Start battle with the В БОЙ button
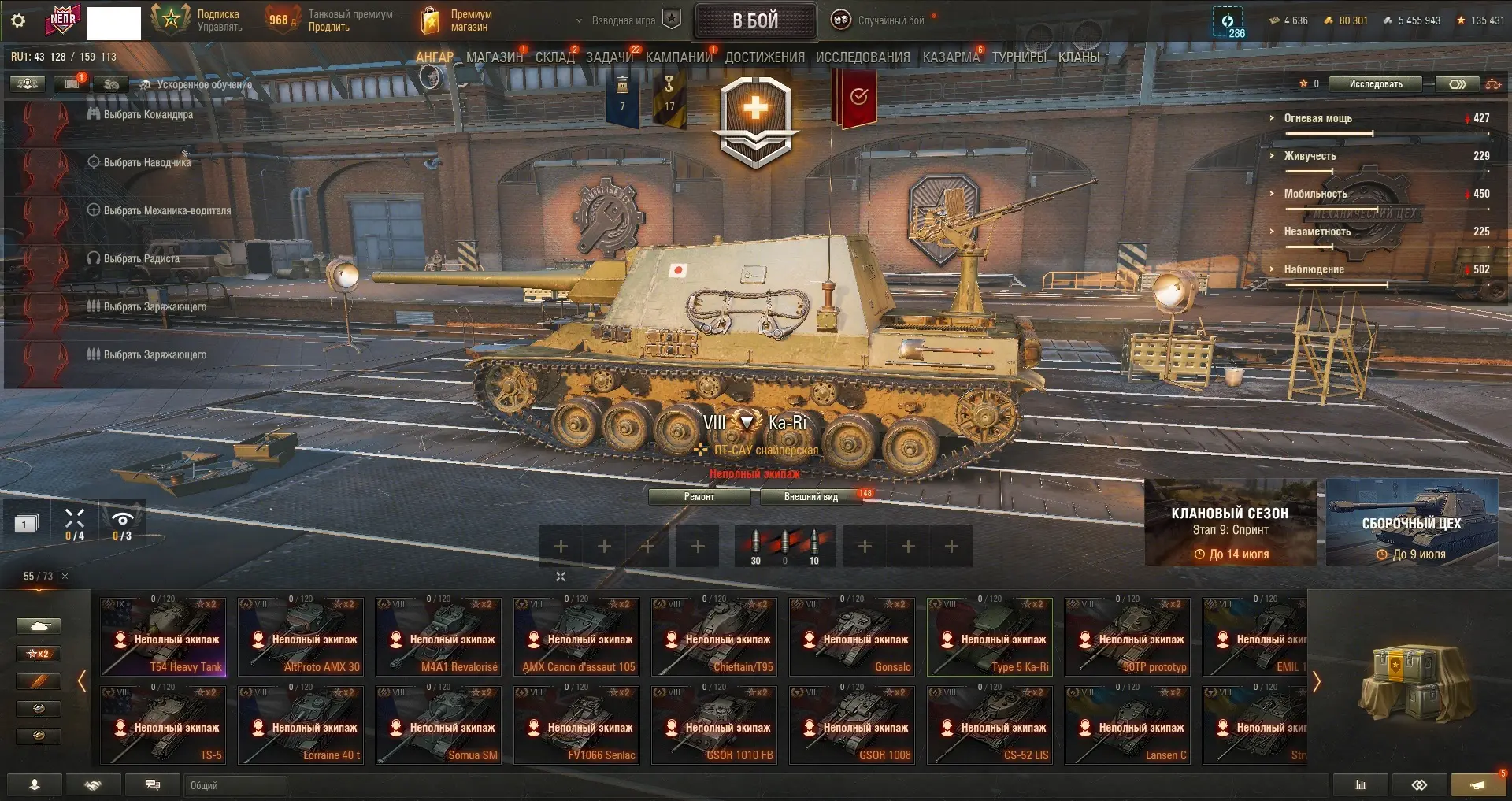Image resolution: width=1512 pixels, height=801 pixels. pos(754,21)
